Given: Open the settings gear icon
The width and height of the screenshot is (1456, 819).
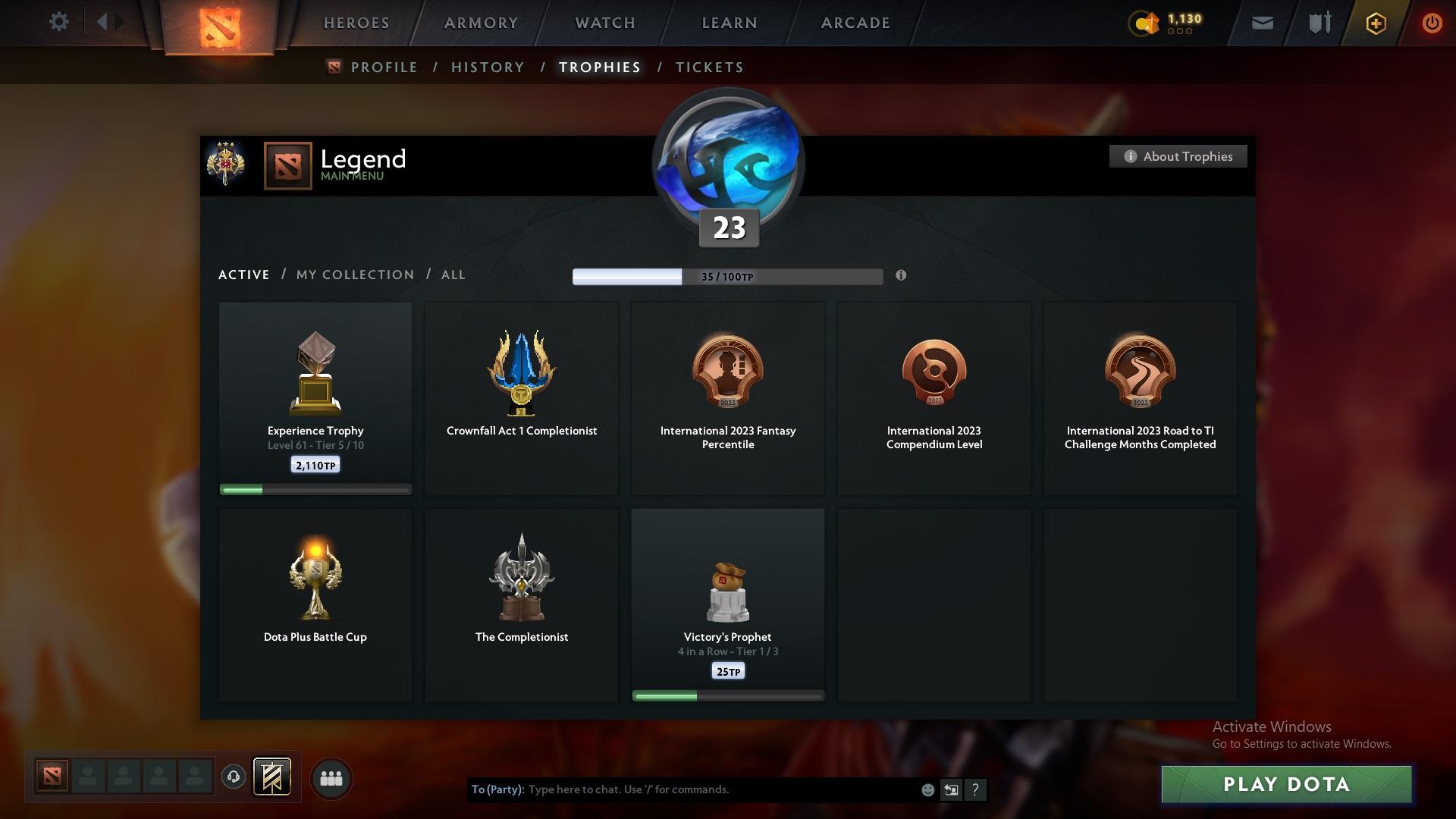Looking at the screenshot, I should (59, 21).
